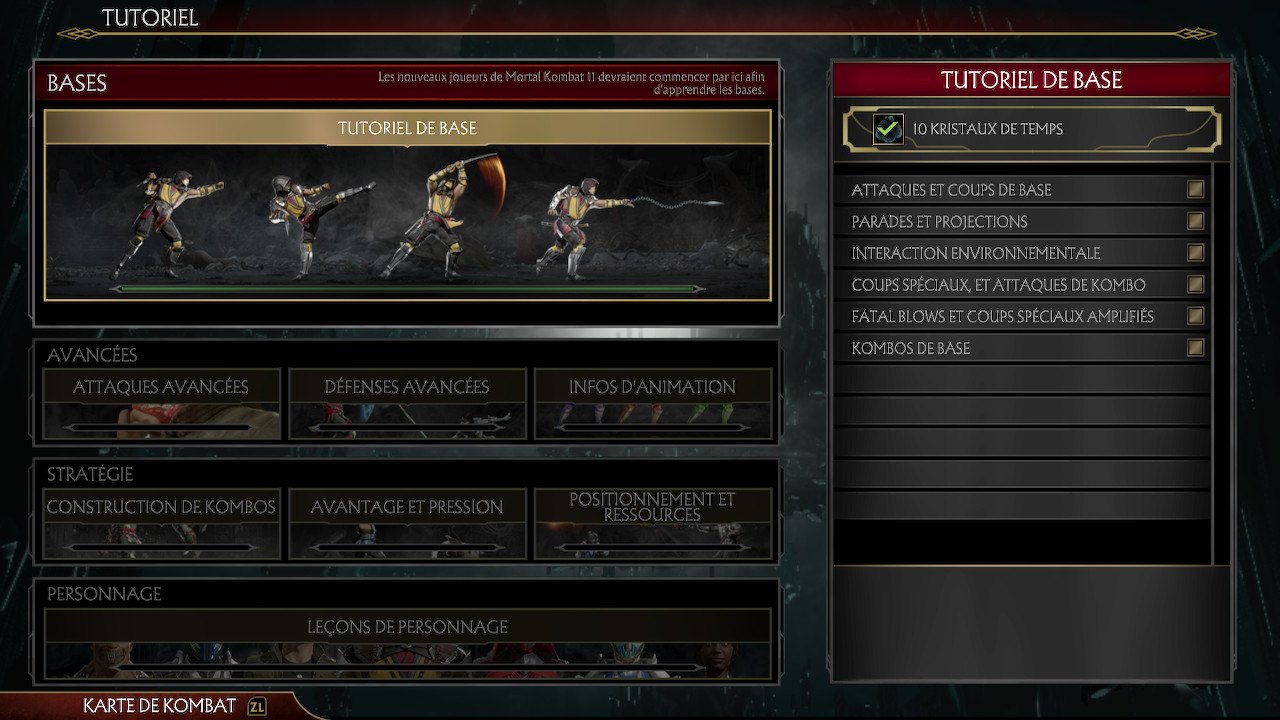Select the Attaques Avancées tutorial

coord(161,404)
